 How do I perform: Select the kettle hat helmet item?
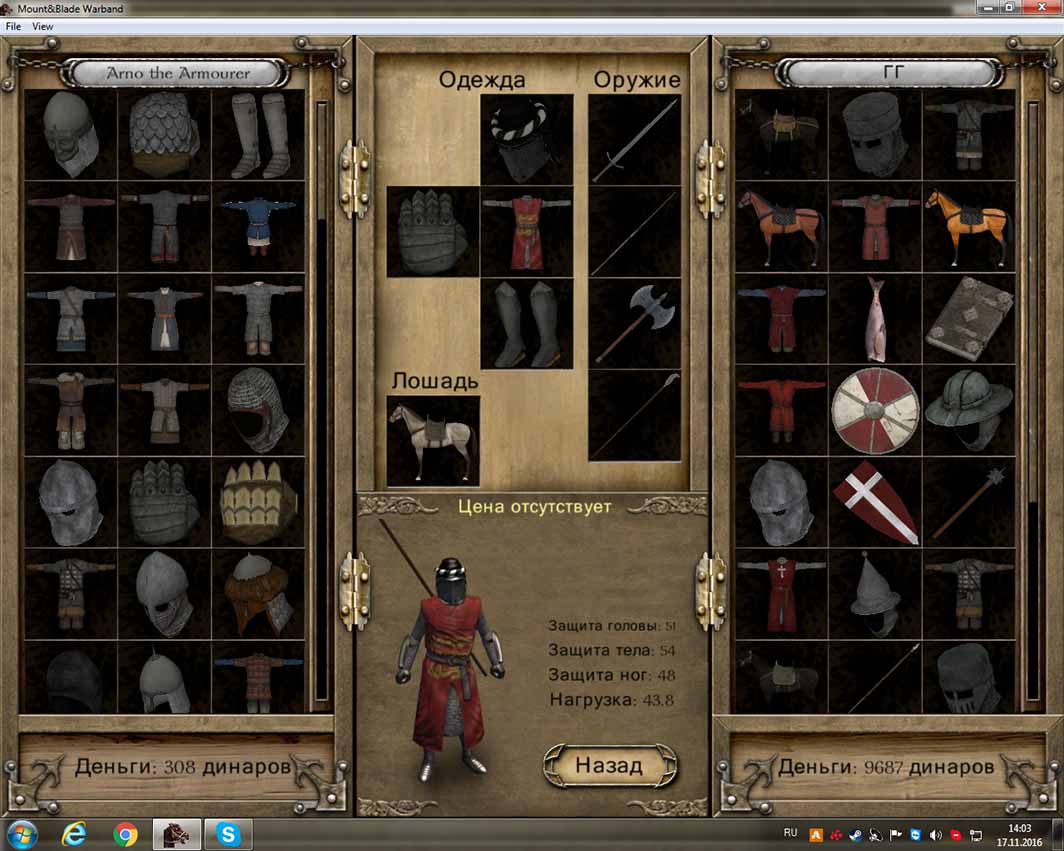pos(967,410)
